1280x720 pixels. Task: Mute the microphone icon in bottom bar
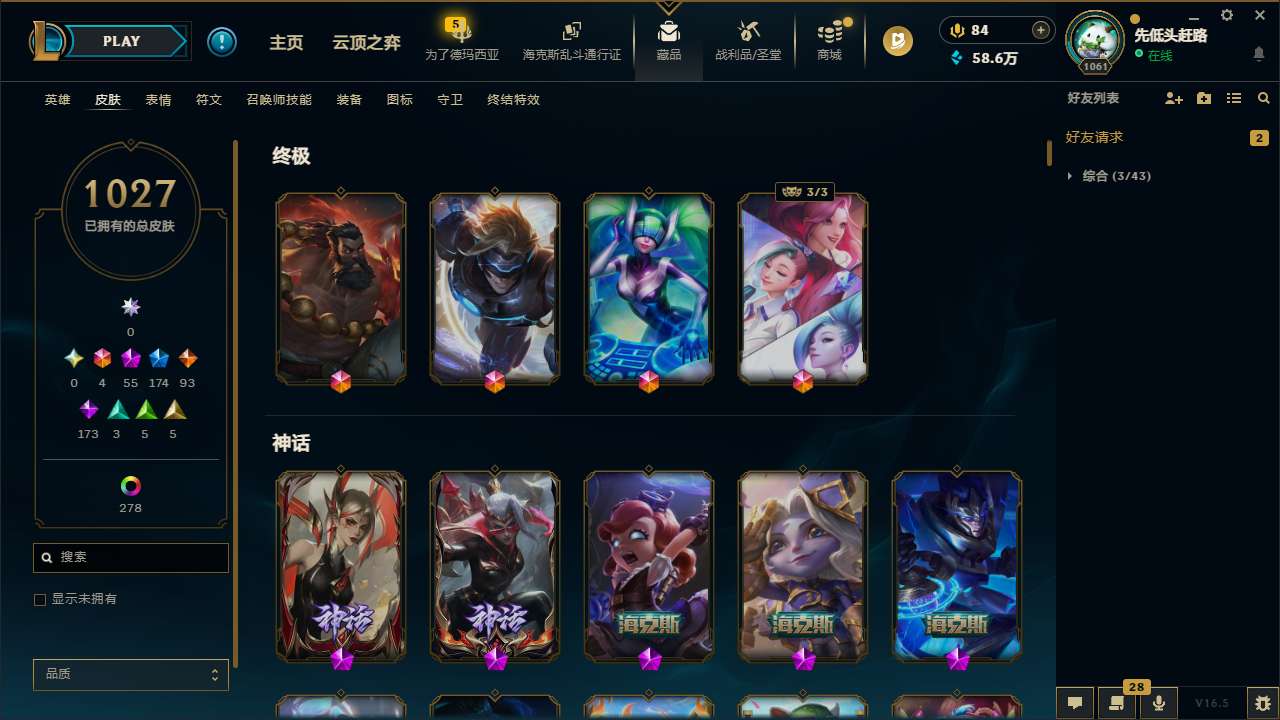click(1158, 703)
